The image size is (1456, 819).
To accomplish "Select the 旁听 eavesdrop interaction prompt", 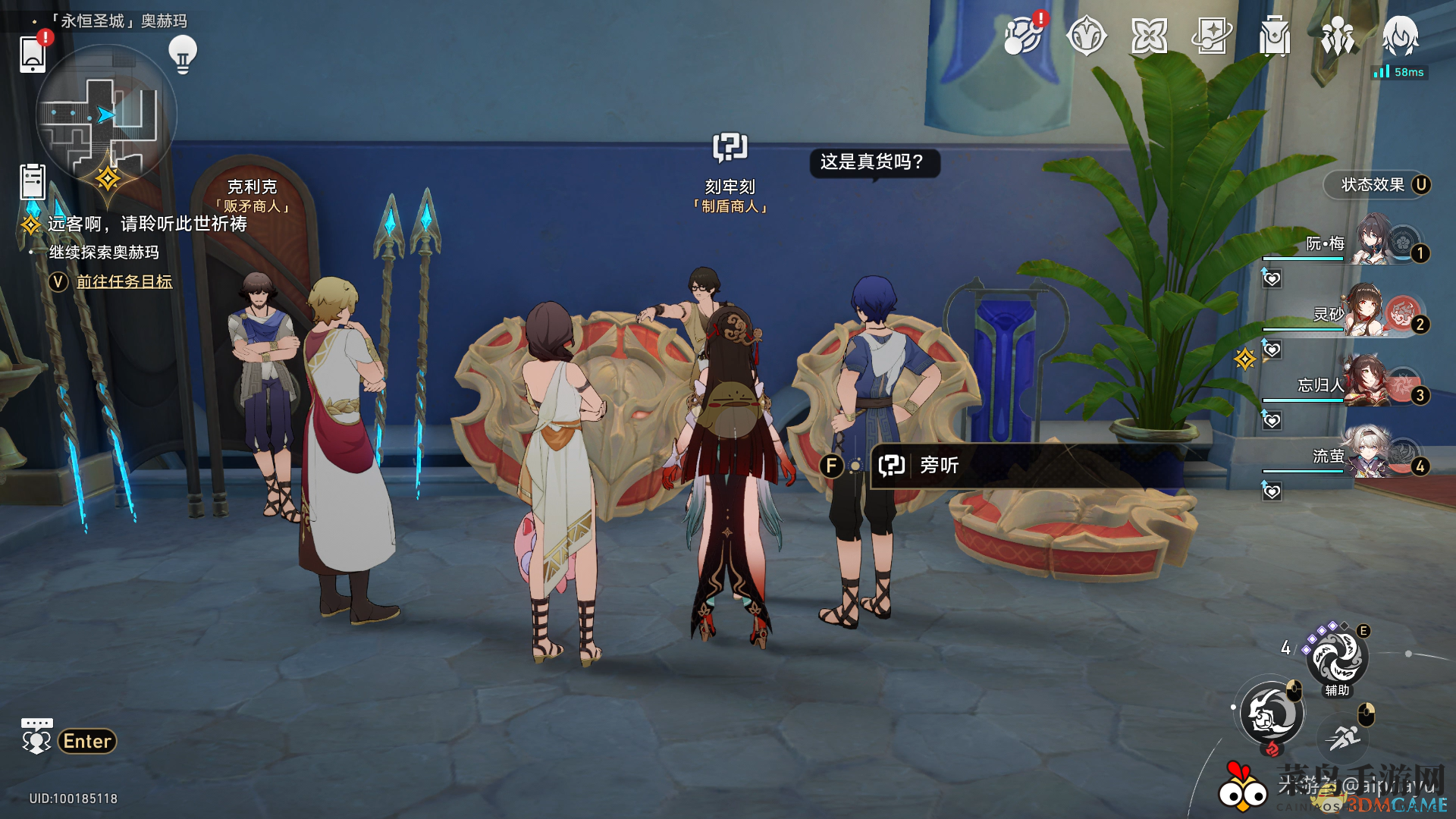I will point(939,465).
